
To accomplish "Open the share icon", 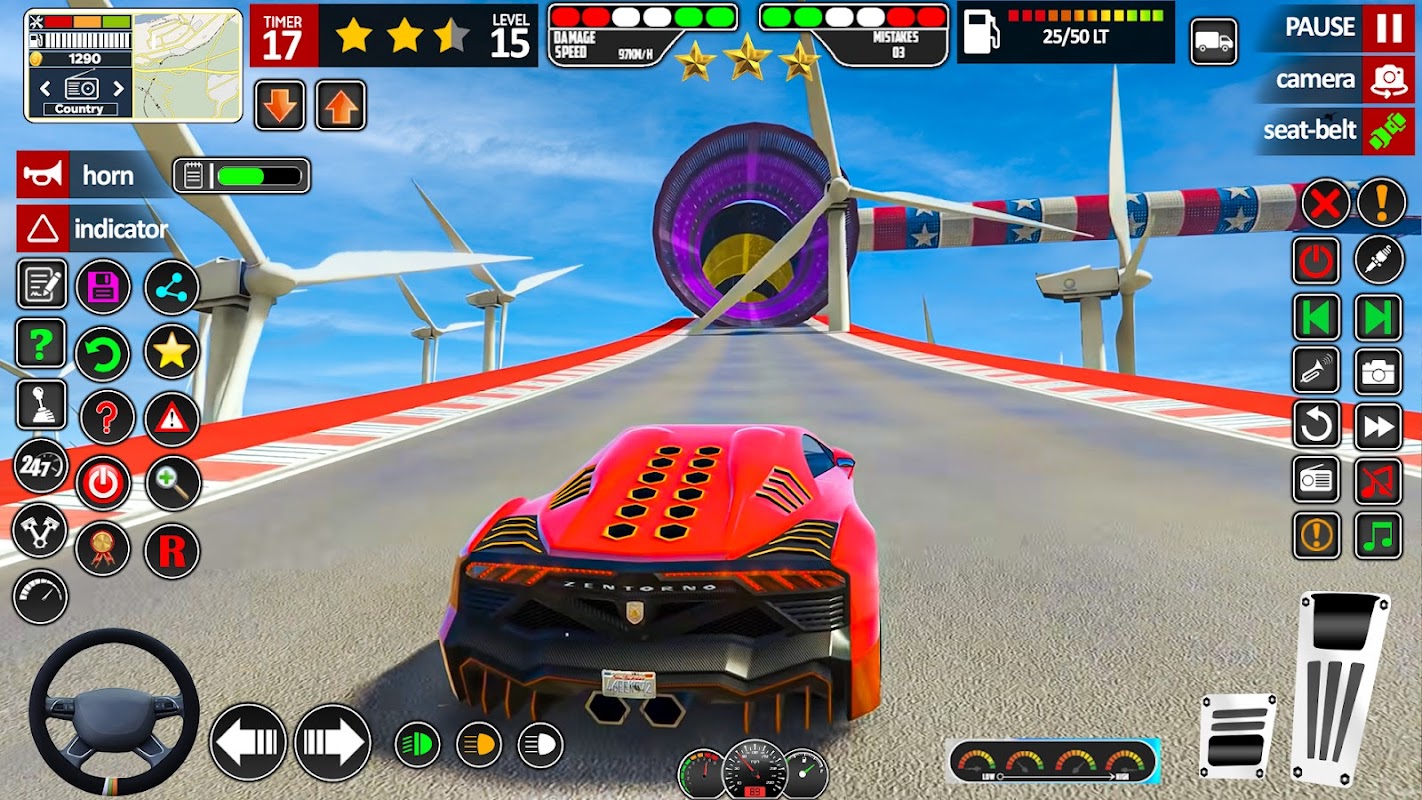I will pyautogui.click(x=172, y=287).
